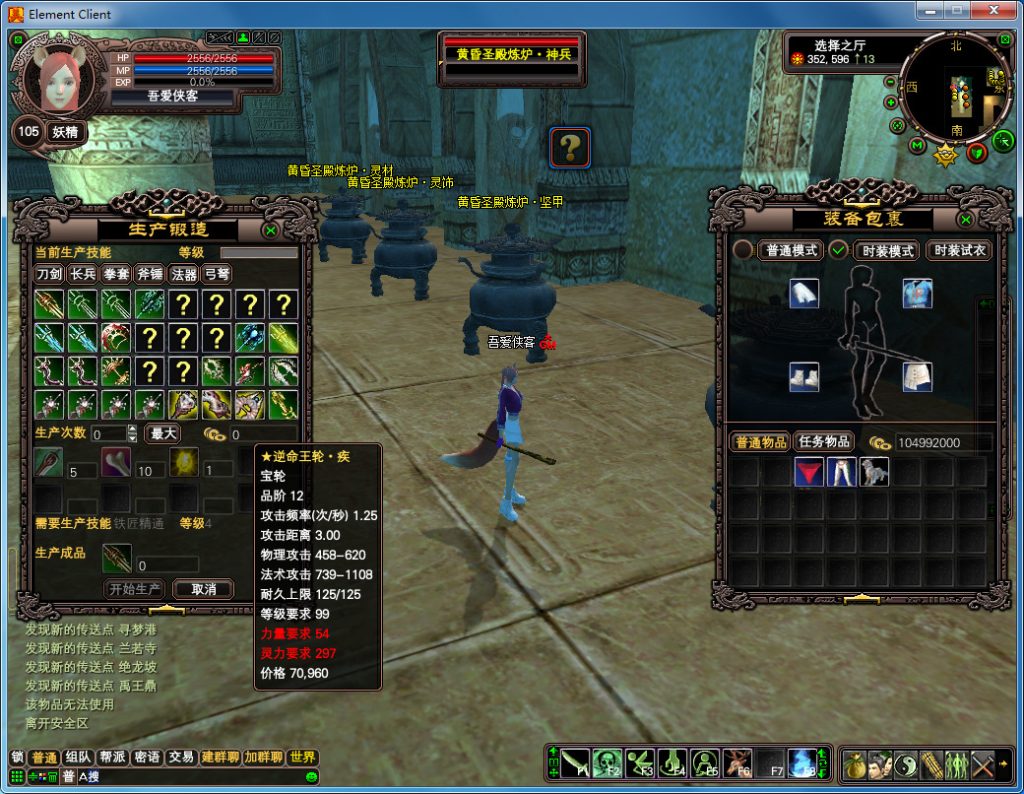Close the 装备包裹 equipment window
The height and width of the screenshot is (794, 1024).
pos(965,219)
